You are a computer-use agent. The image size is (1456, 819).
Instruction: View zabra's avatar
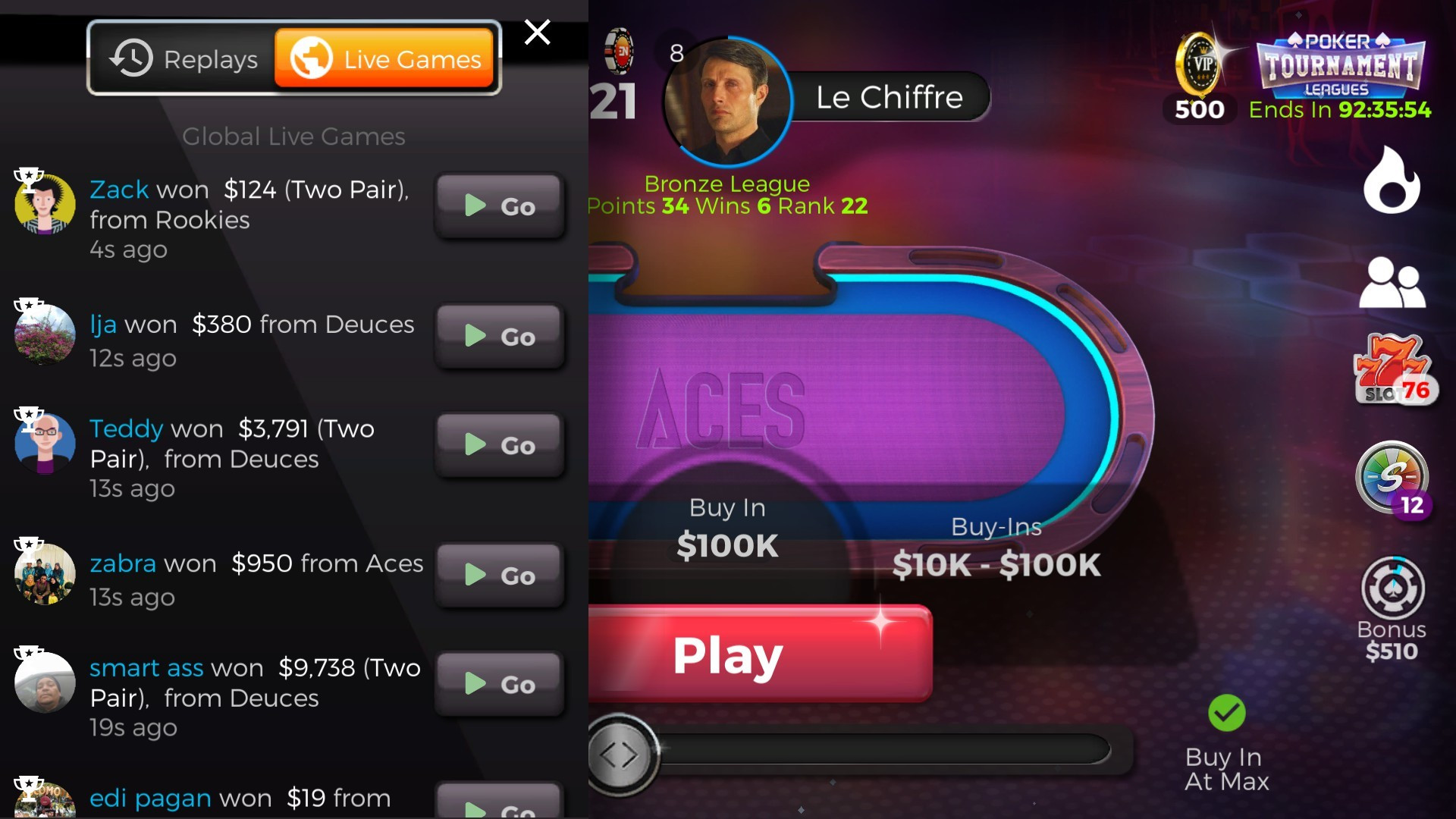[x=44, y=574]
